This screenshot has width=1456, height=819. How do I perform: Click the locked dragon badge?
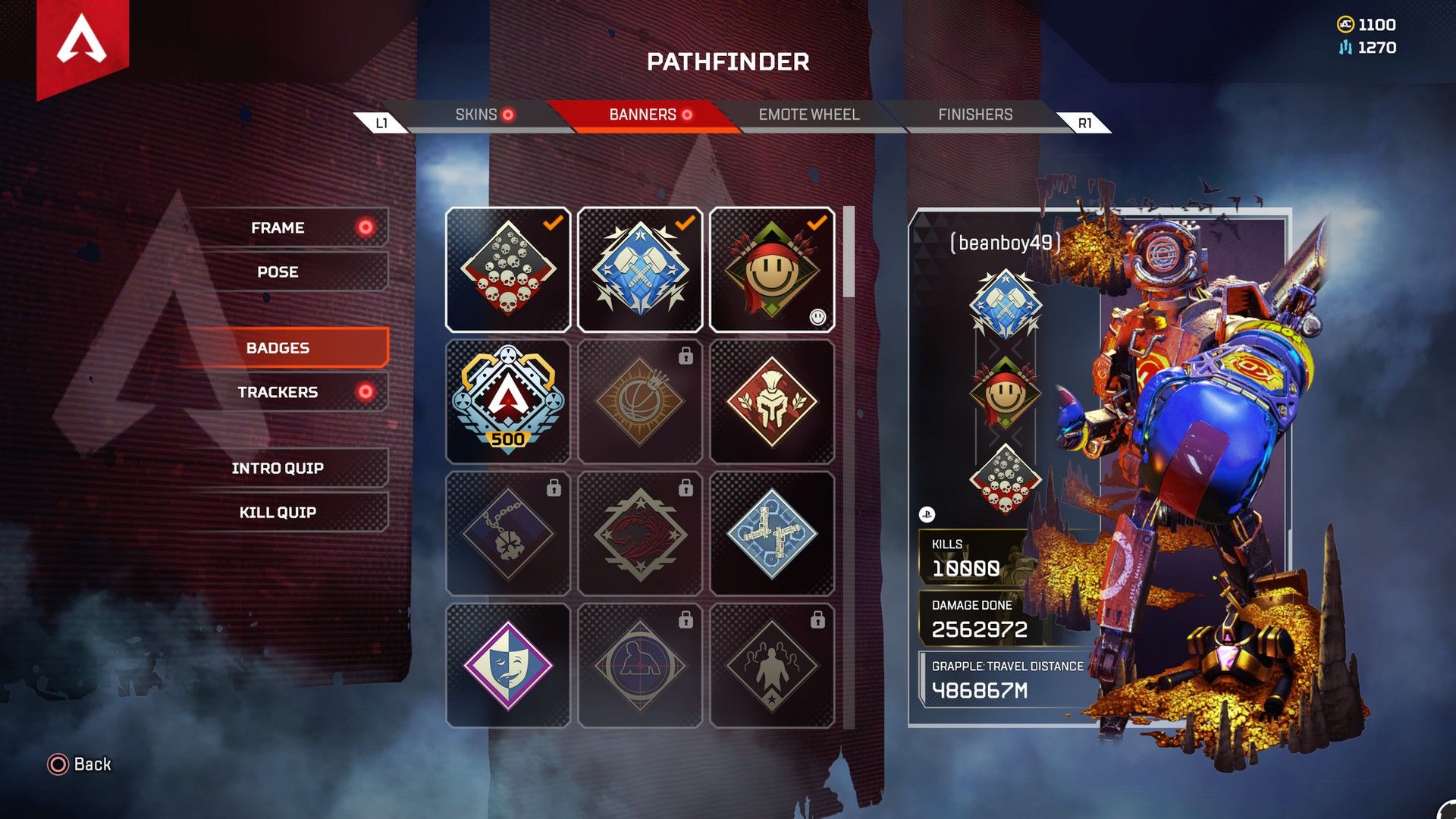pyautogui.click(x=640, y=533)
